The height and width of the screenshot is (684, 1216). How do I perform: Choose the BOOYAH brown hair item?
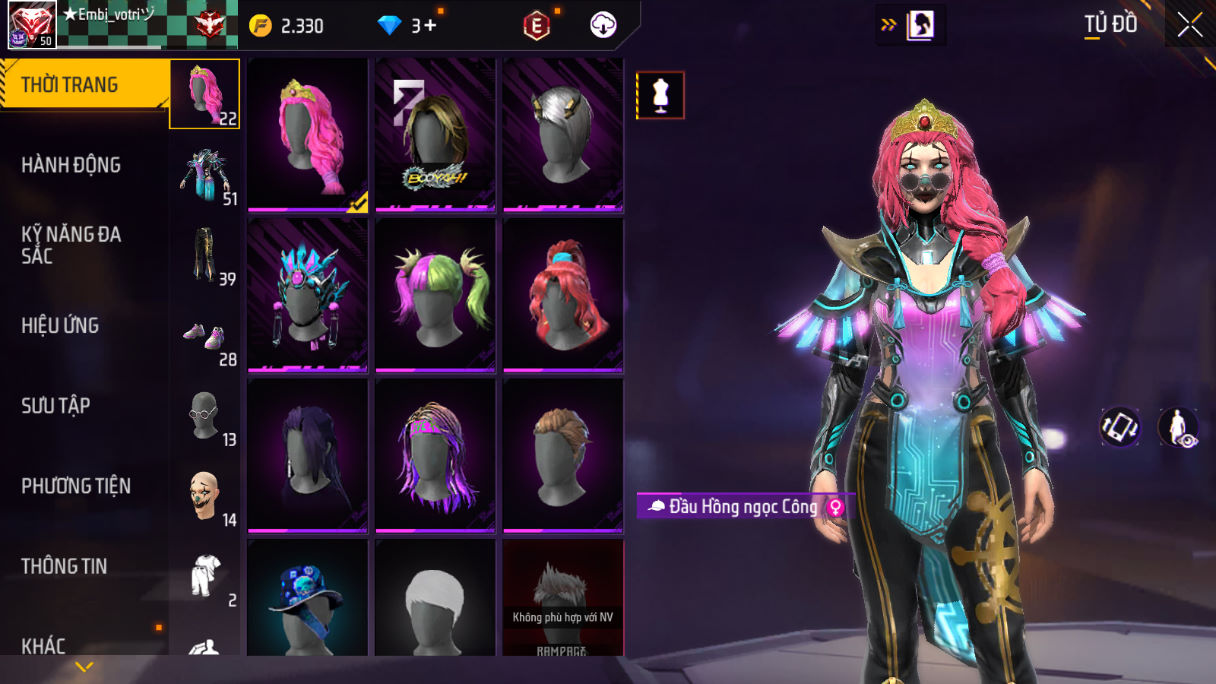coord(436,134)
